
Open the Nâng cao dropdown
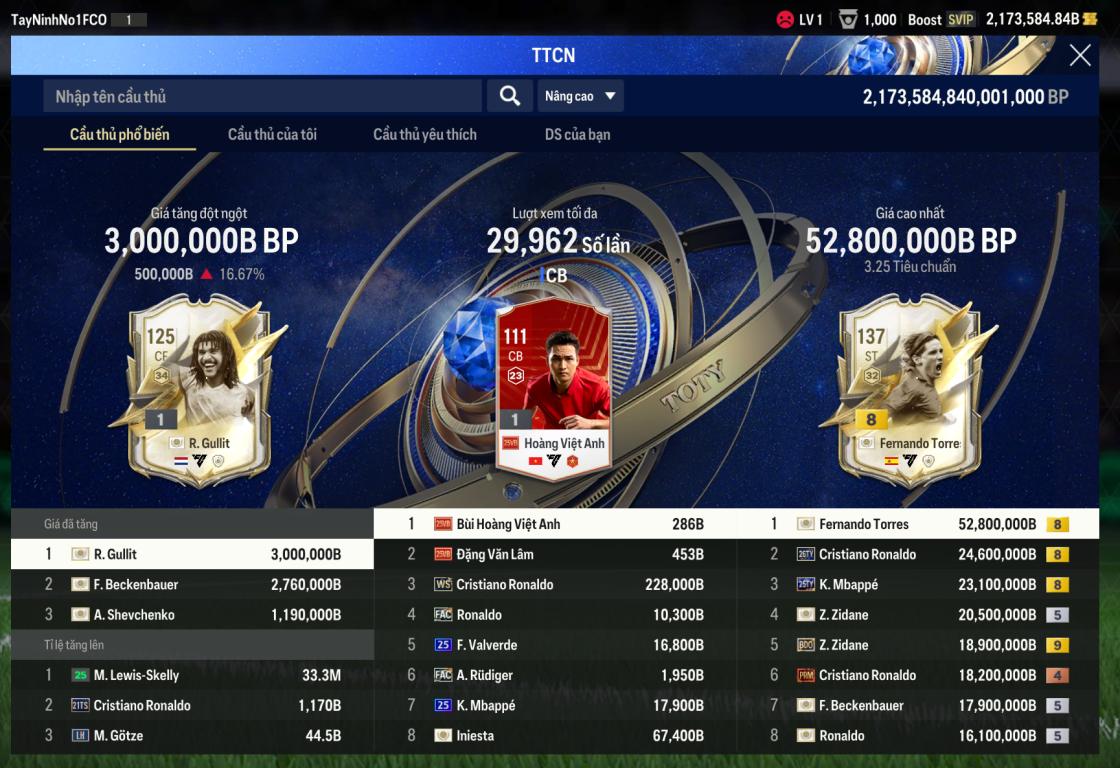click(580, 96)
